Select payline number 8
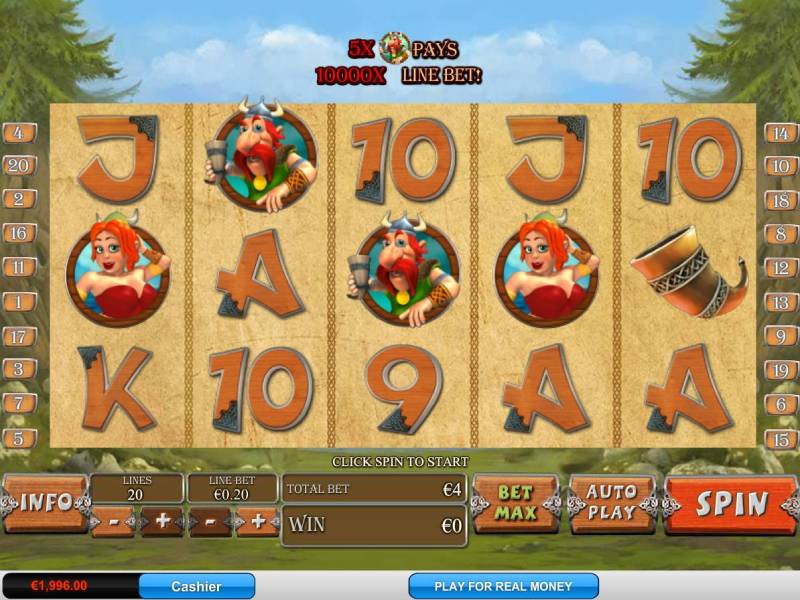 (781, 234)
